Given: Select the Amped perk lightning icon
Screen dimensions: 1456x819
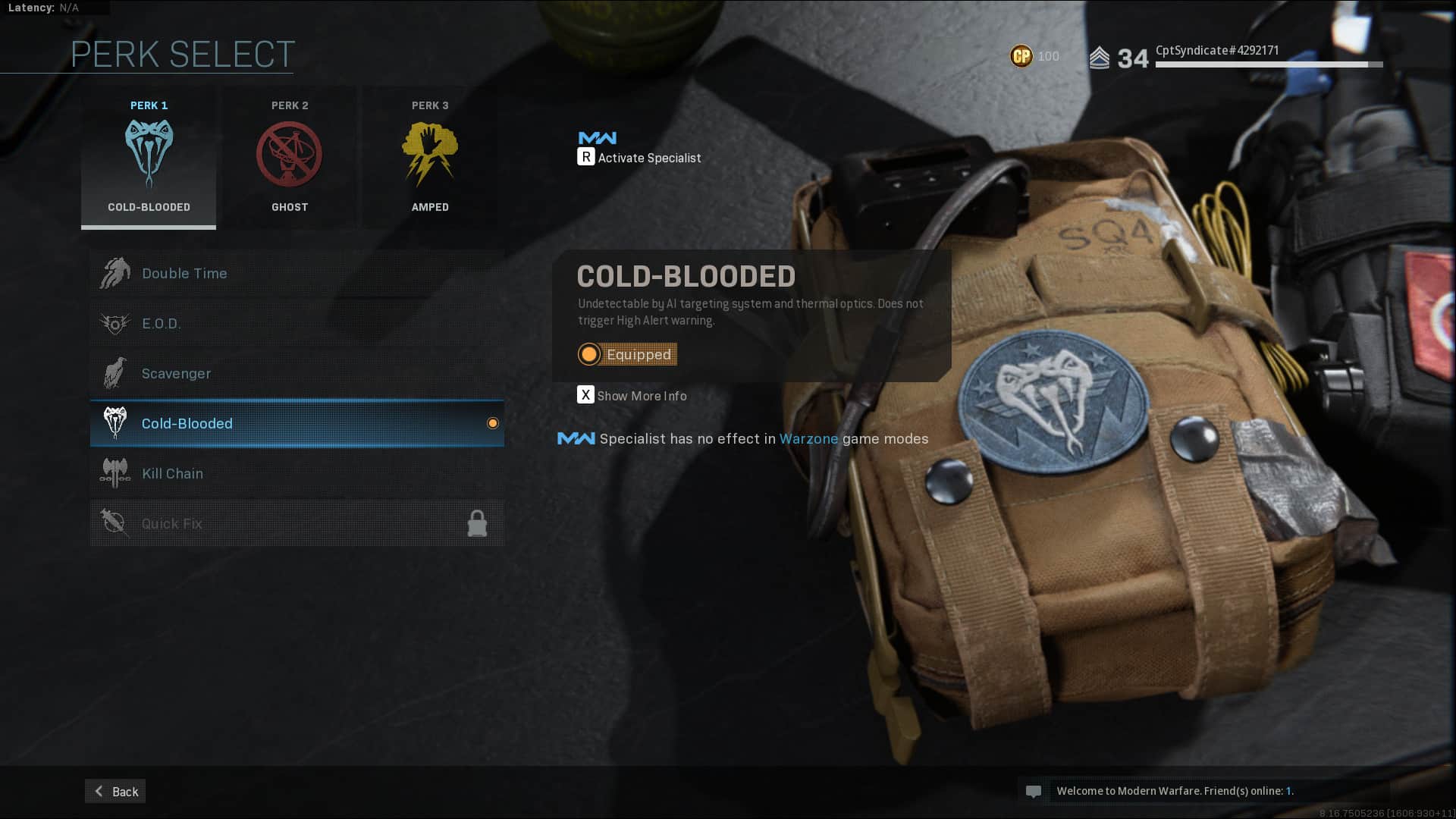Looking at the screenshot, I should [x=429, y=153].
